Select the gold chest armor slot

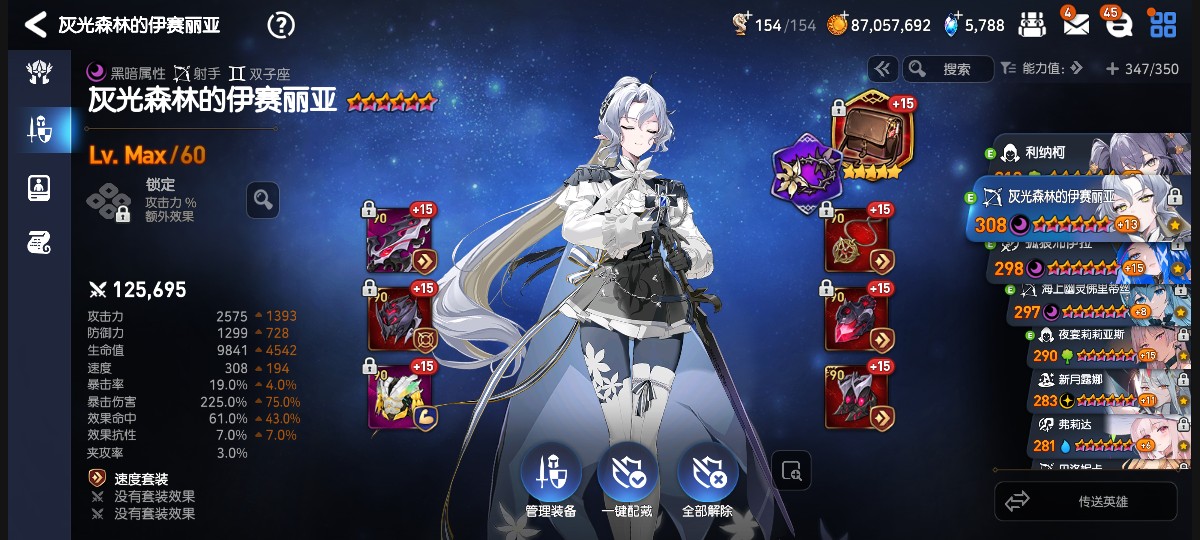[400, 396]
